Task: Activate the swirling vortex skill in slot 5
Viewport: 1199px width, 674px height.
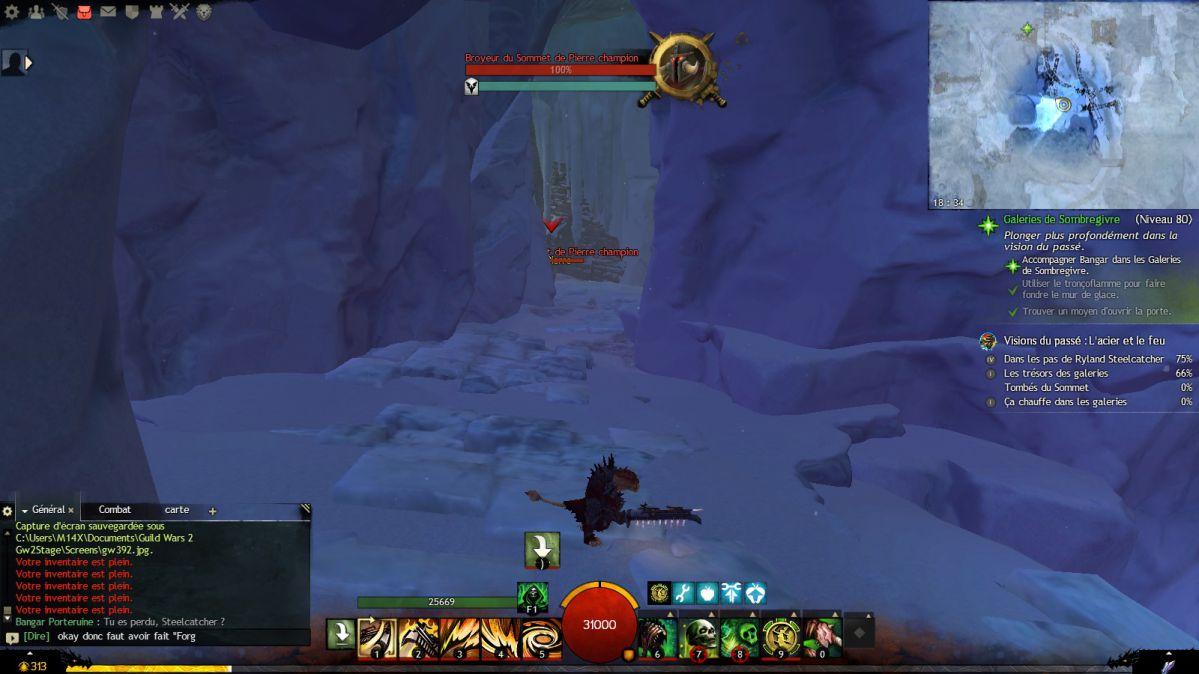Action: pyautogui.click(x=541, y=638)
